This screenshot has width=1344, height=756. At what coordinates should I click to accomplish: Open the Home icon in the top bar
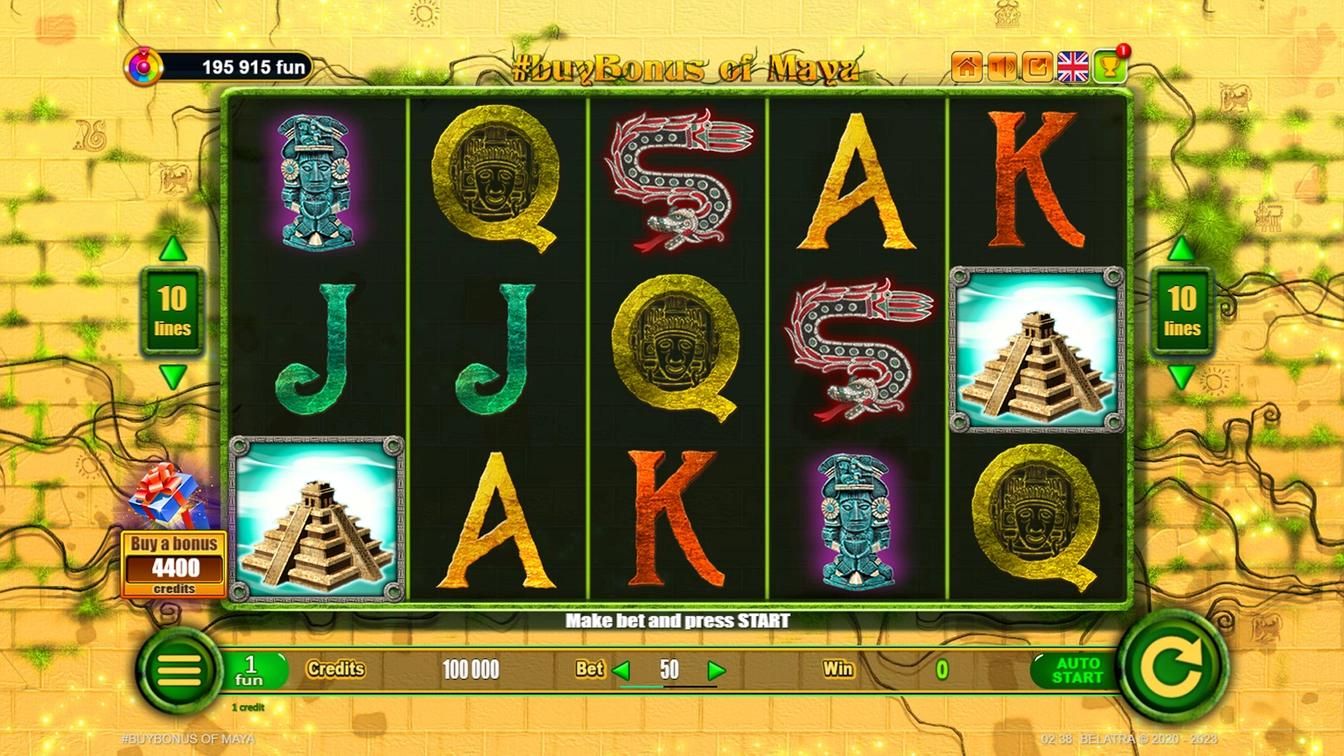[966, 64]
